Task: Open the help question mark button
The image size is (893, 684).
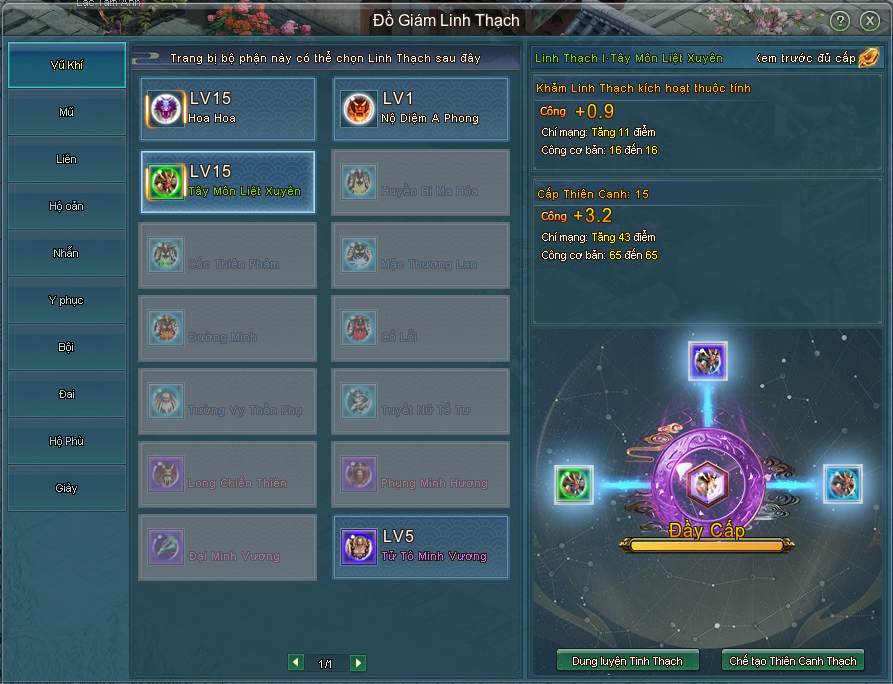Action: tap(840, 21)
